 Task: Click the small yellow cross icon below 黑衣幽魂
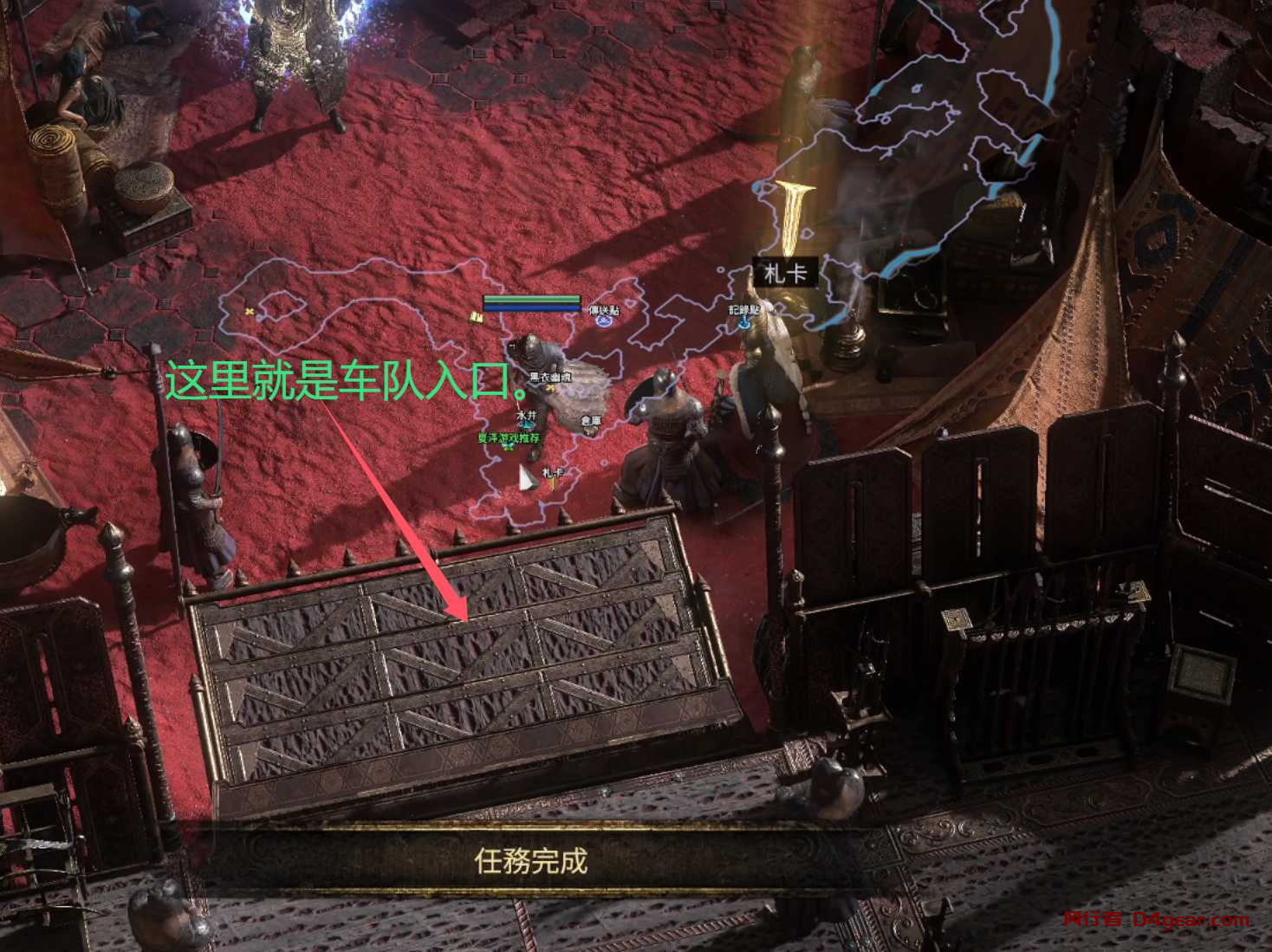(x=551, y=387)
